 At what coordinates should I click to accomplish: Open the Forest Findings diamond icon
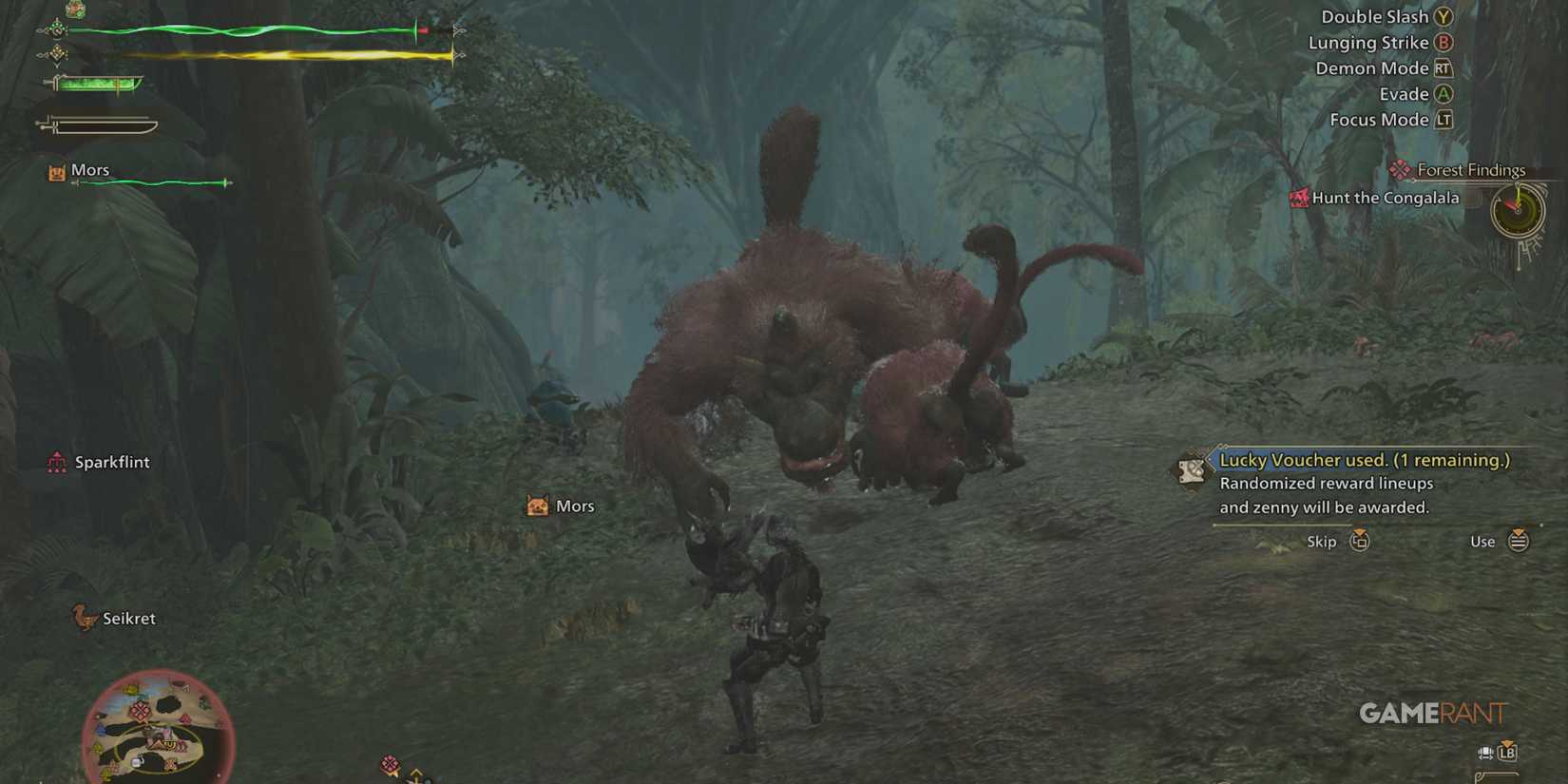(1399, 169)
